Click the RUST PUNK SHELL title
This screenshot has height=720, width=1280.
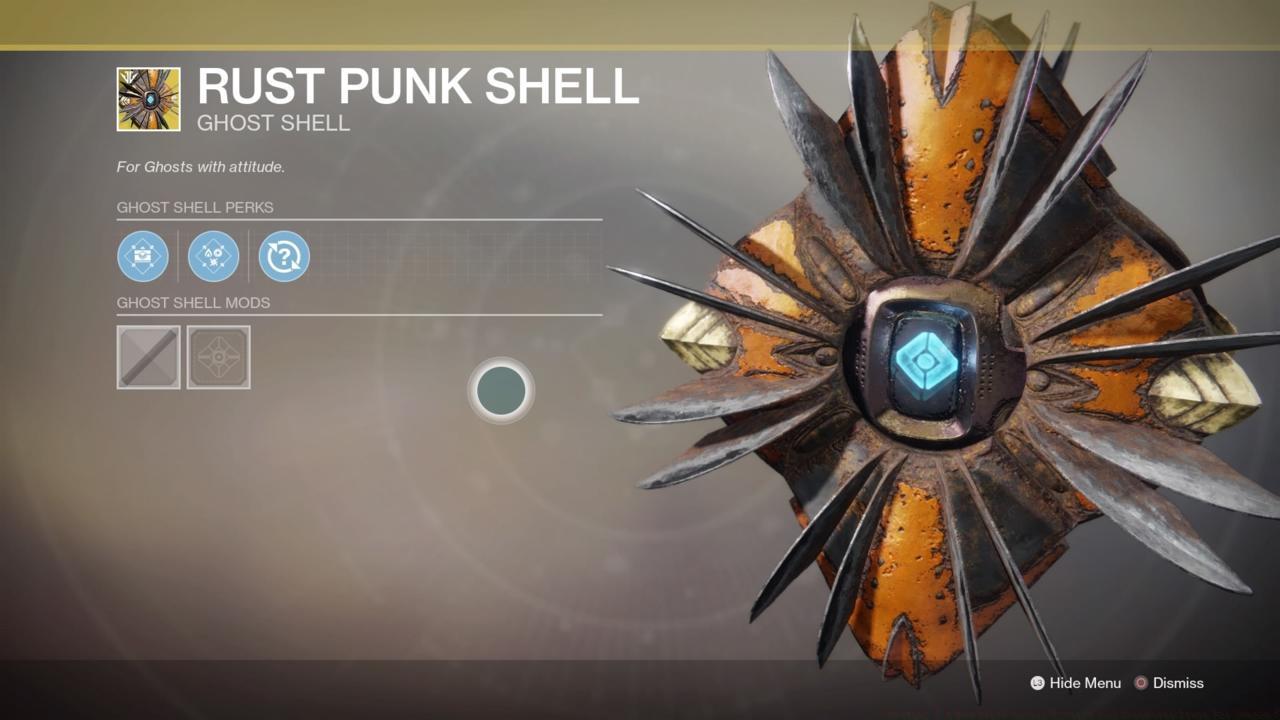pos(418,88)
